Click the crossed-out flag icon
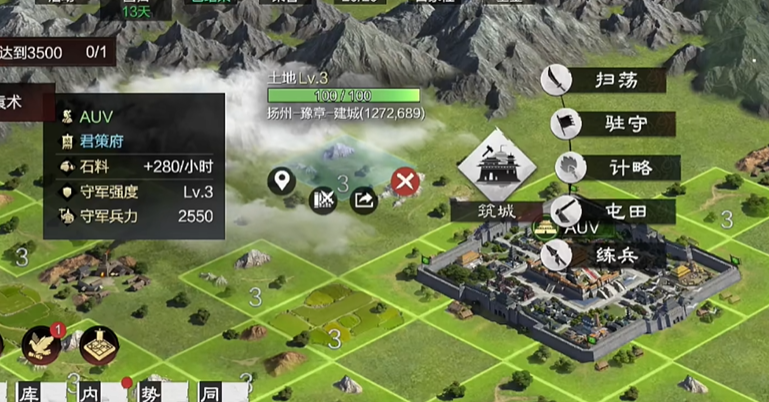The height and width of the screenshot is (402, 769). [x=322, y=200]
